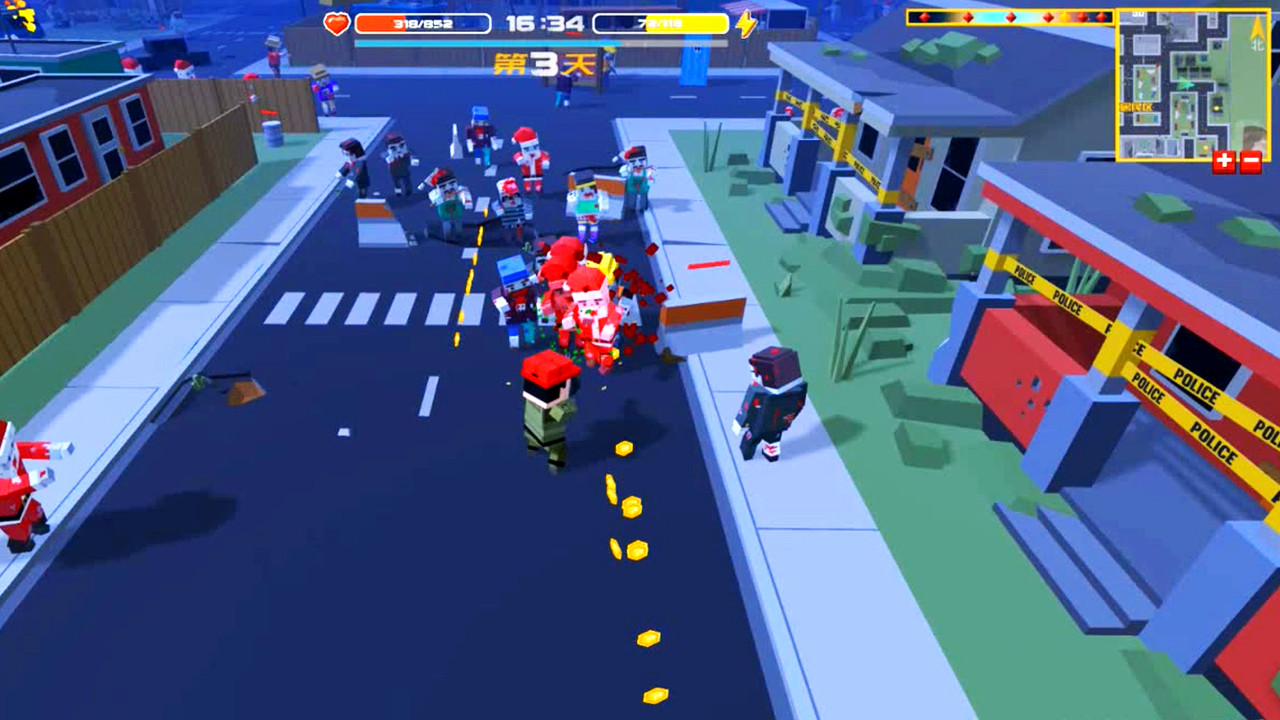Screen dimensions: 1280x720
Task: Click the north arrow compass on the minimap
Action: (x=1257, y=28)
